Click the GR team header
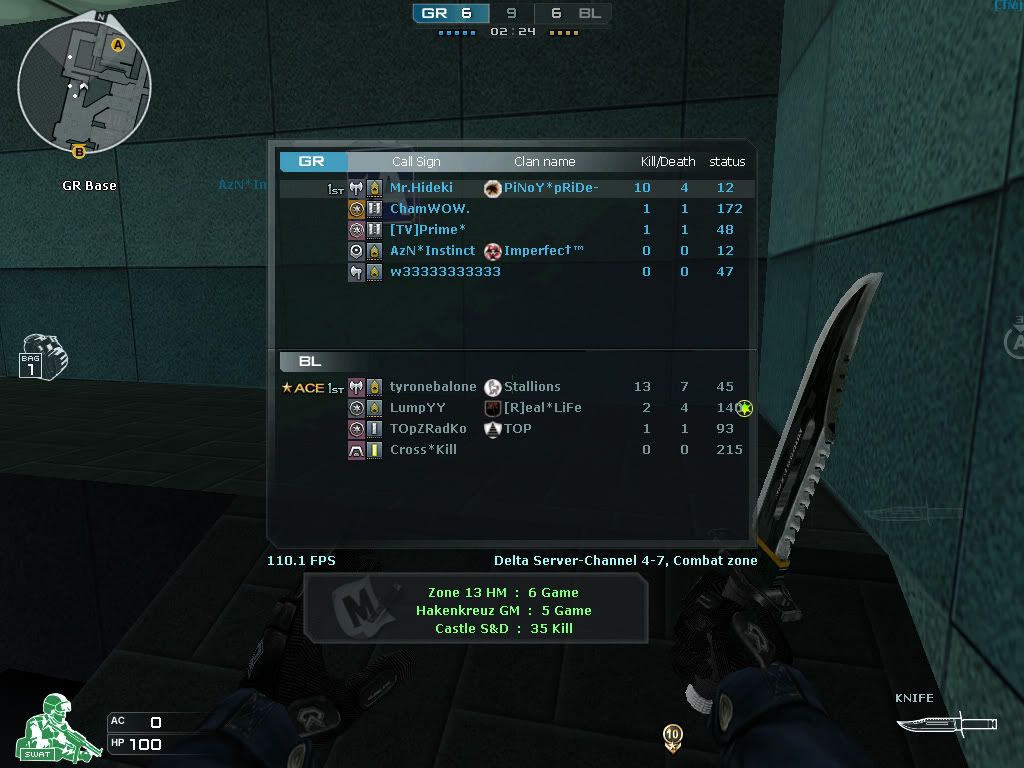 (x=313, y=161)
